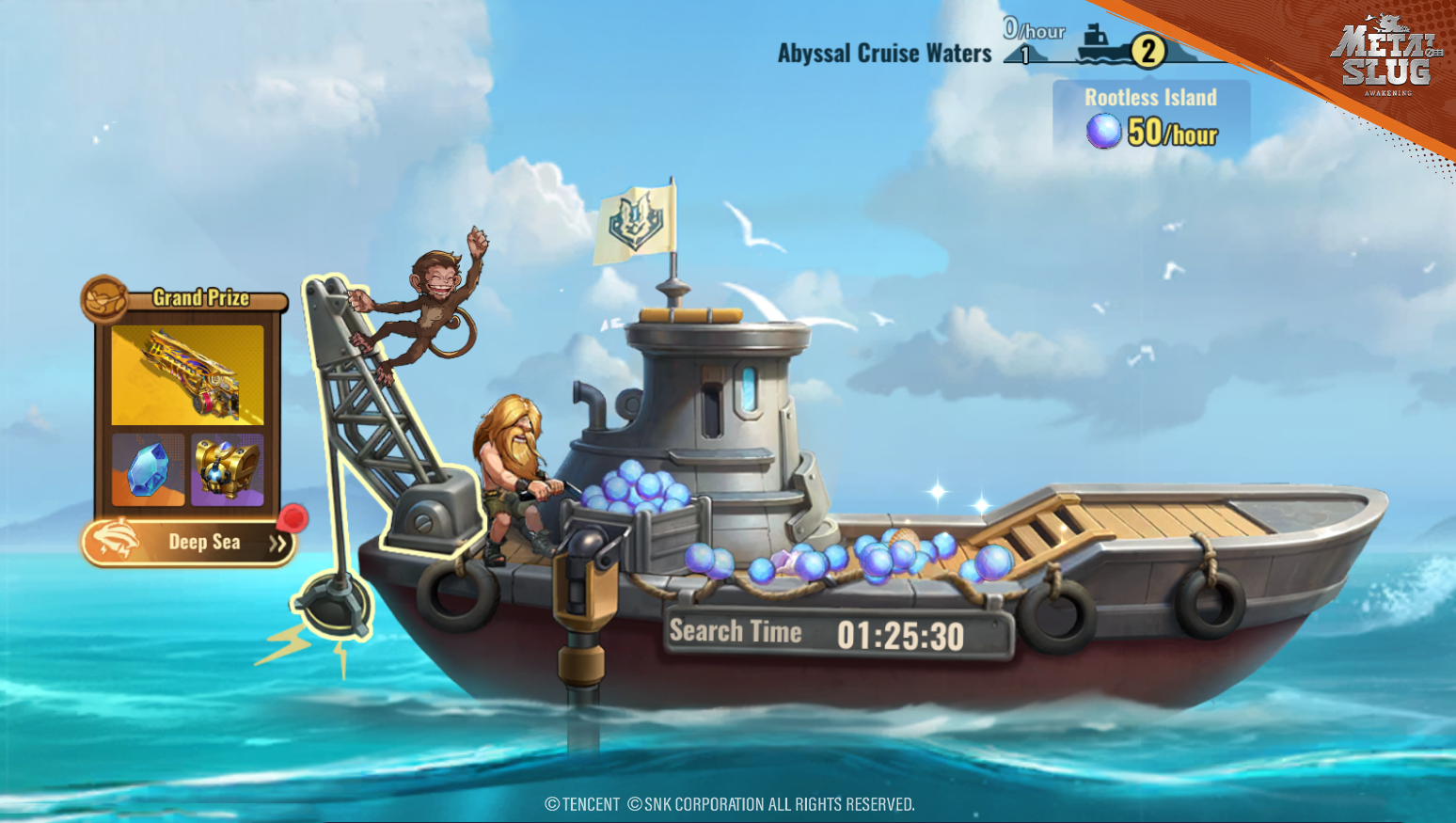Select route stage 2 ship marker

click(x=1147, y=51)
